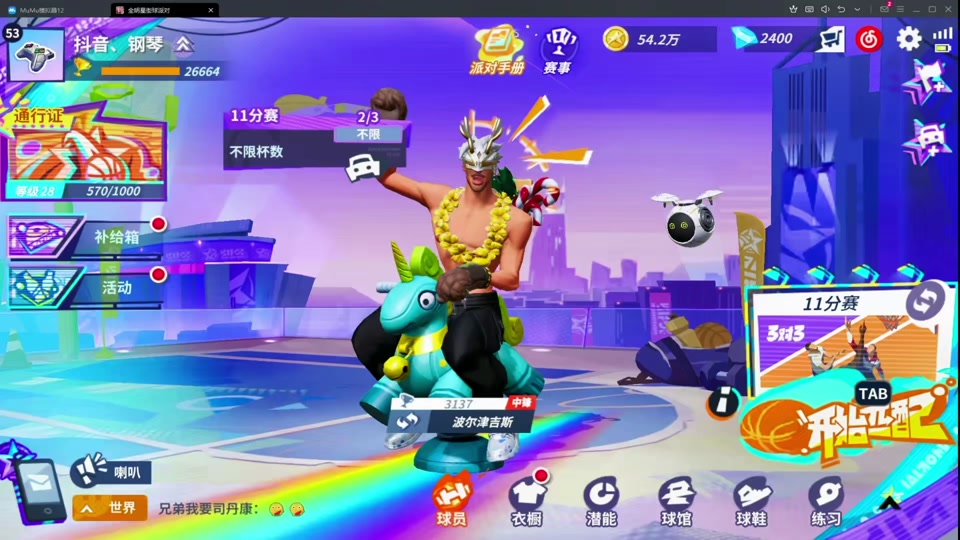Image resolution: width=960 pixels, height=540 pixels.
Task: Click the player avatar portrait
Action: tap(36, 54)
